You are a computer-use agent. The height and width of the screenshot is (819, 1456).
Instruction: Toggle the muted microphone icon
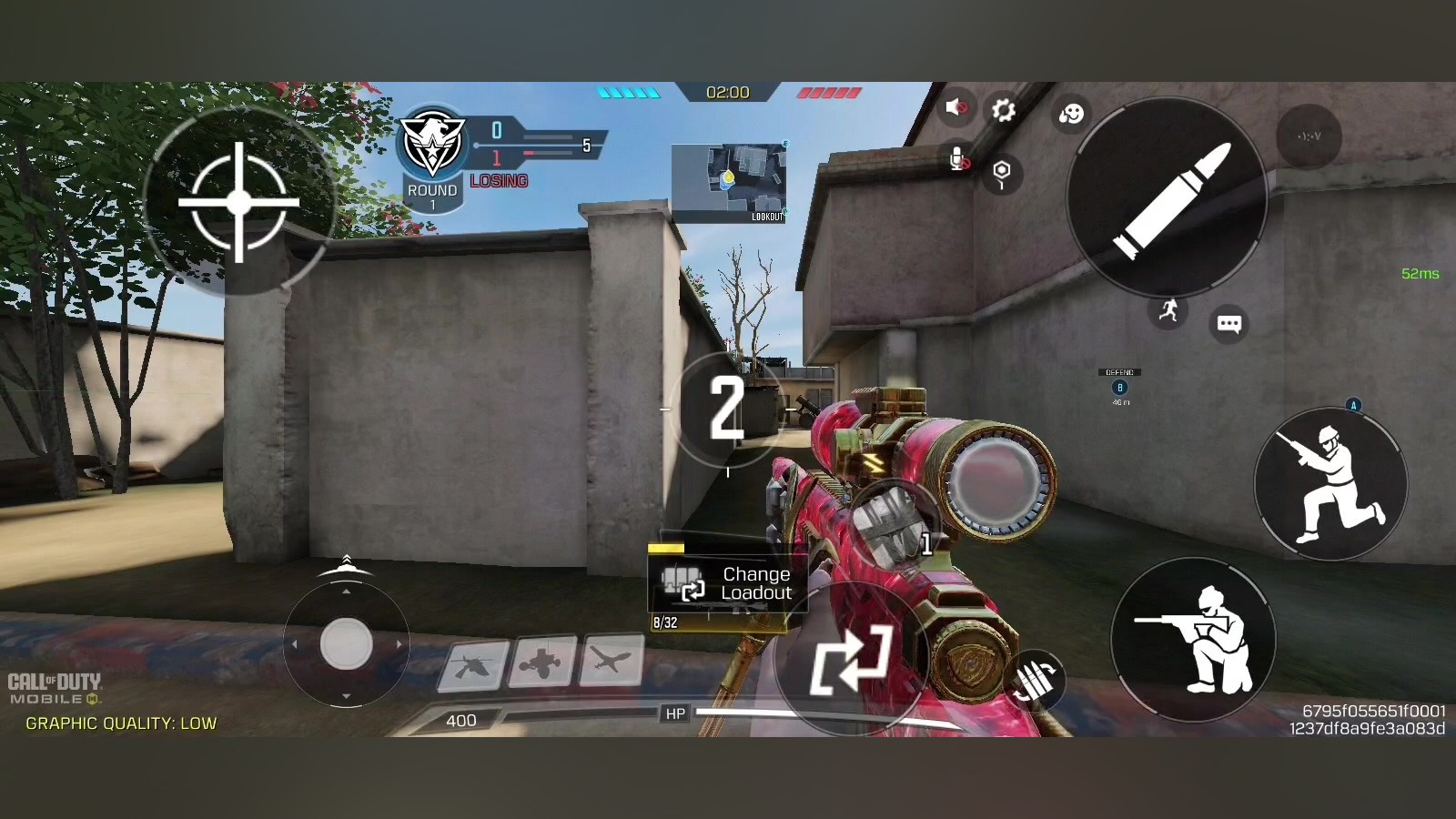[957, 159]
